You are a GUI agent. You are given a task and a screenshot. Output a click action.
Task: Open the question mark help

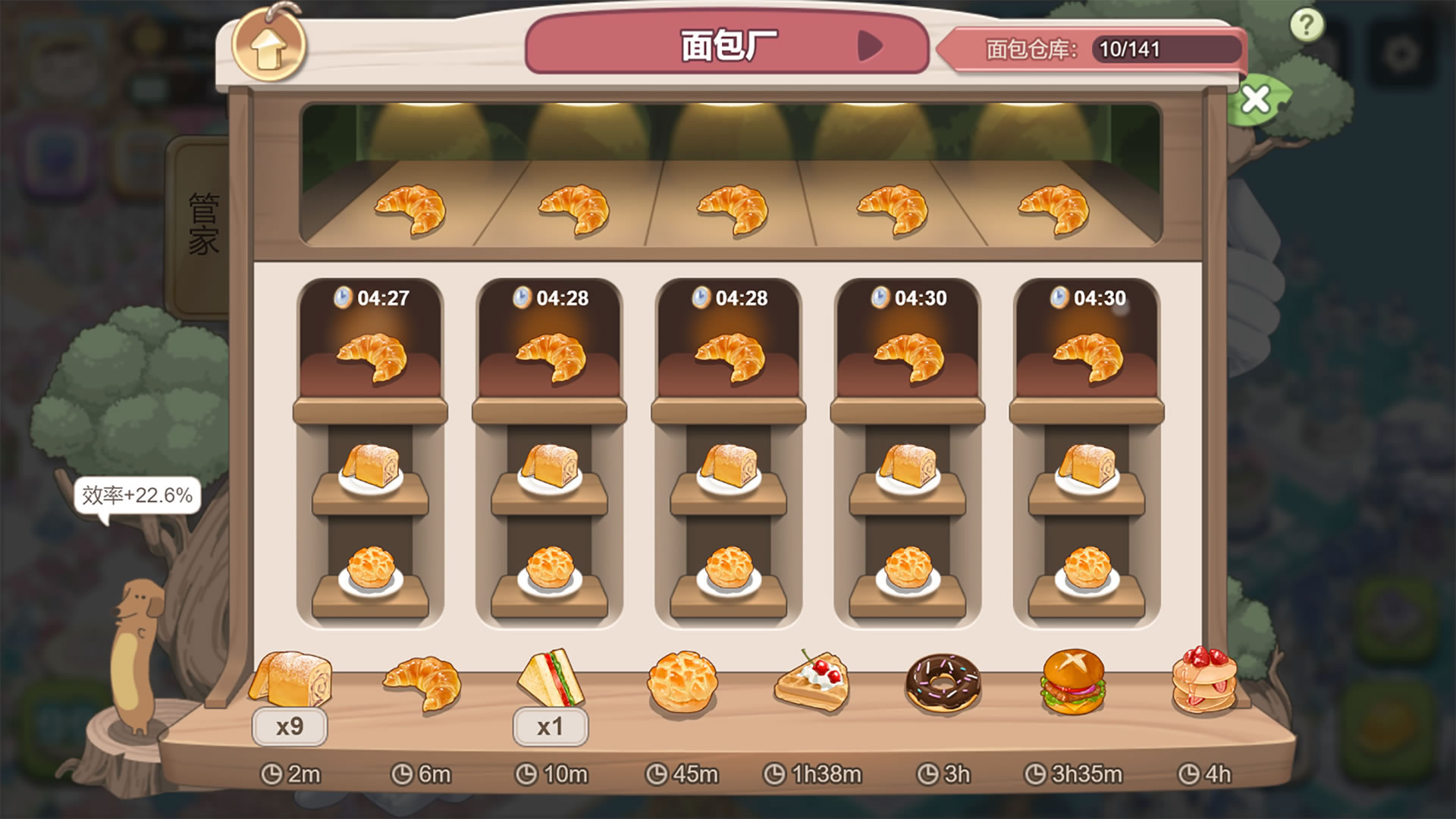[1306, 27]
